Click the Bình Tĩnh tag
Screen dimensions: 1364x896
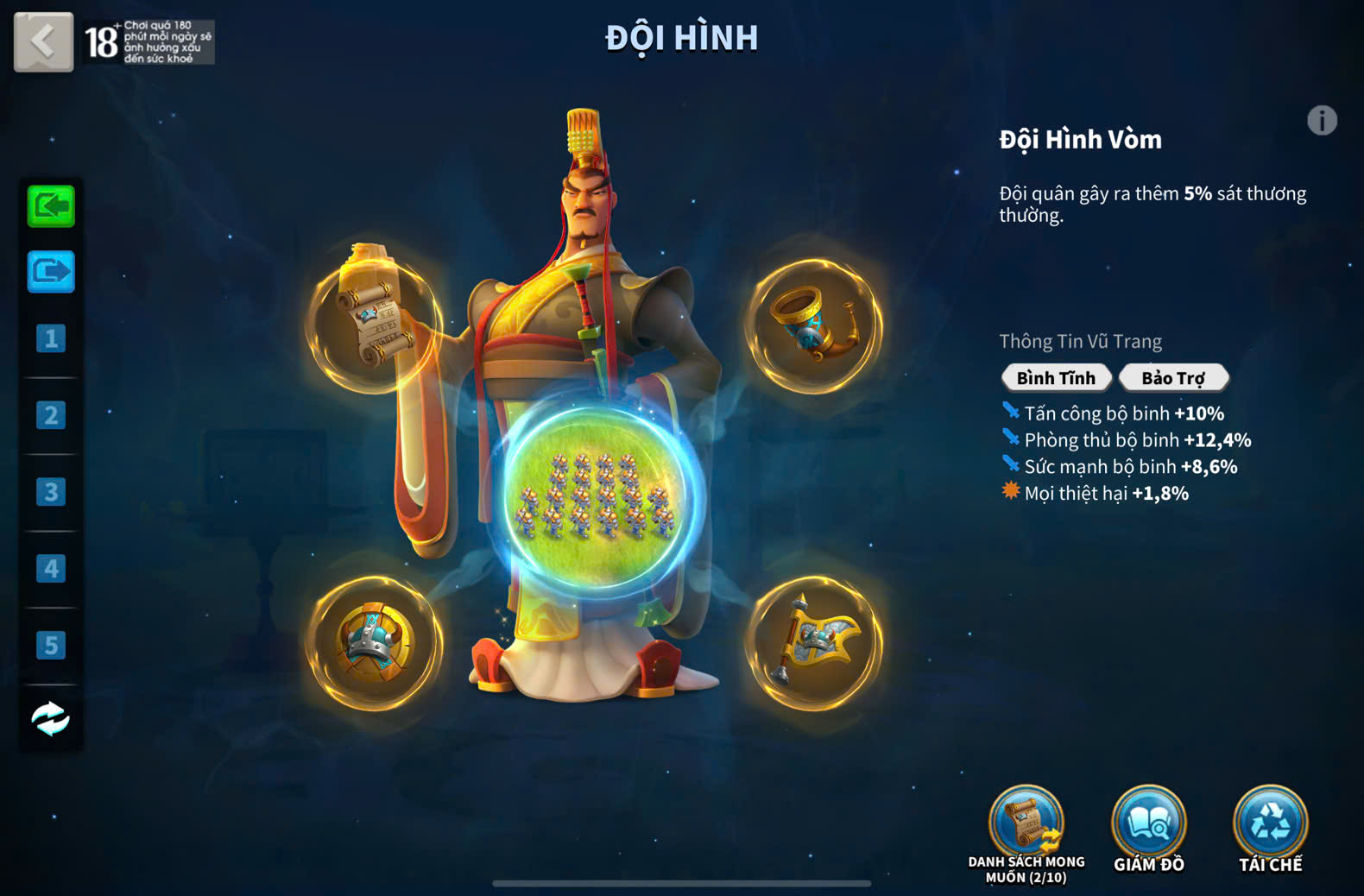click(x=1056, y=378)
